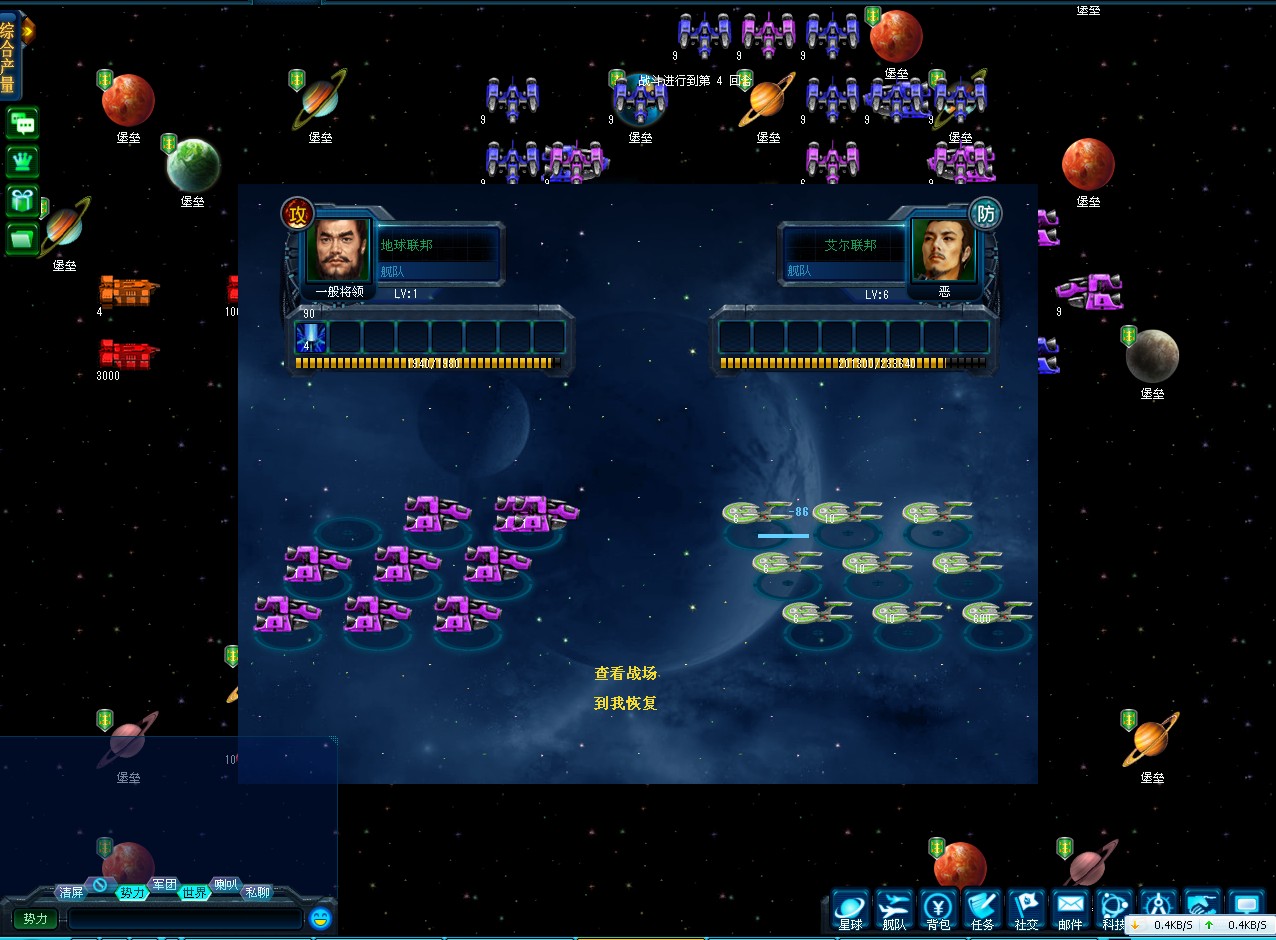Switch to the 私聊 private chat tab
1276x940 pixels.
tap(257, 892)
